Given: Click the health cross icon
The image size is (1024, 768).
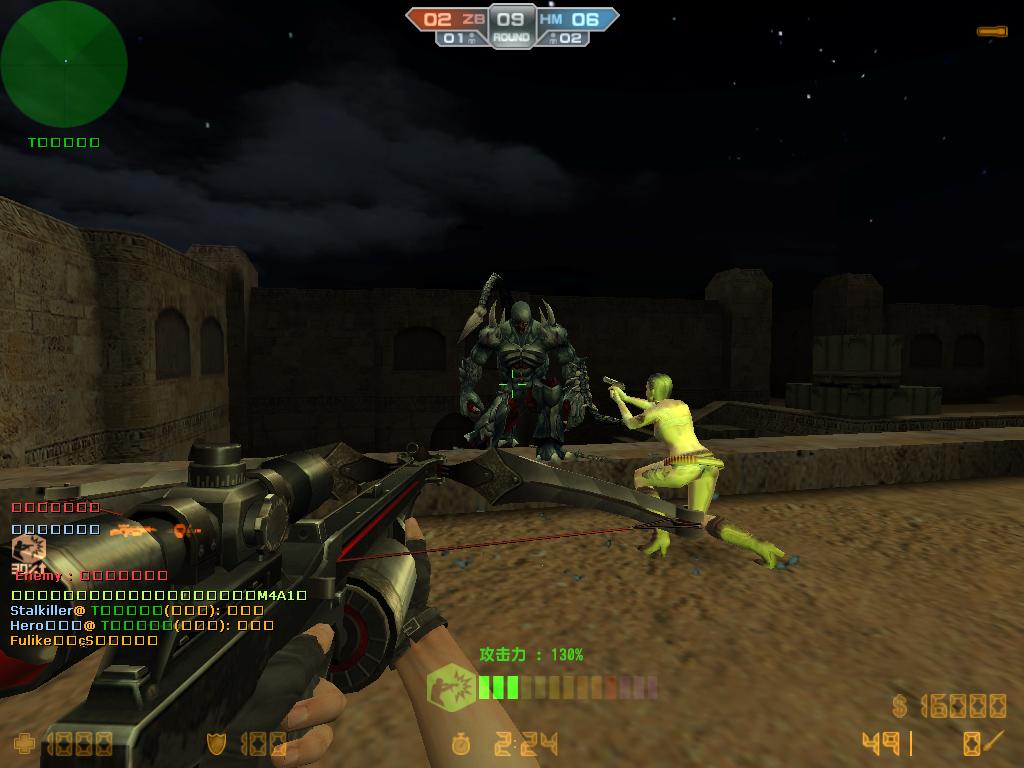Looking at the screenshot, I should pos(23,743).
